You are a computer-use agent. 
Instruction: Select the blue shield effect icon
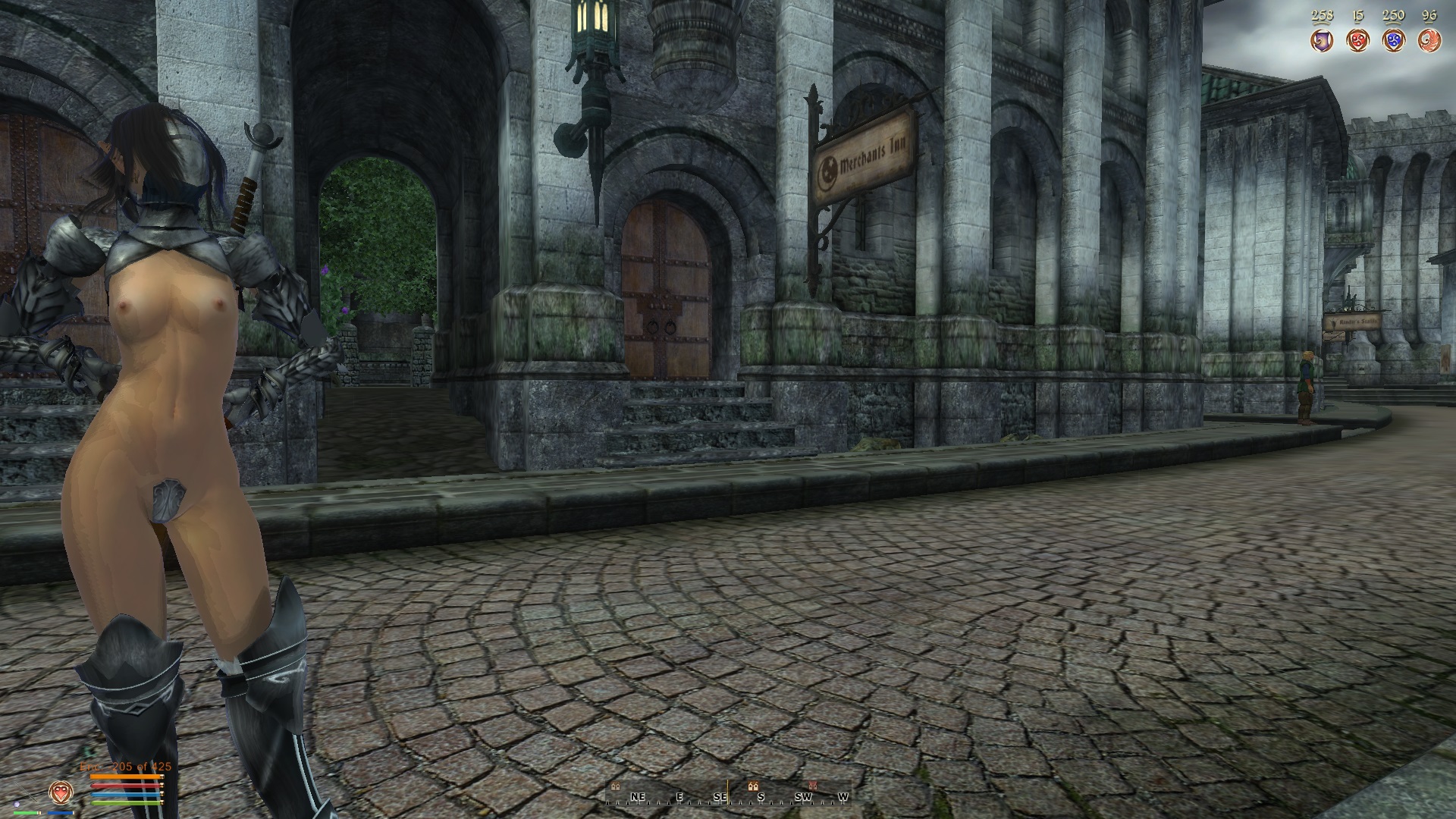[1393, 40]
